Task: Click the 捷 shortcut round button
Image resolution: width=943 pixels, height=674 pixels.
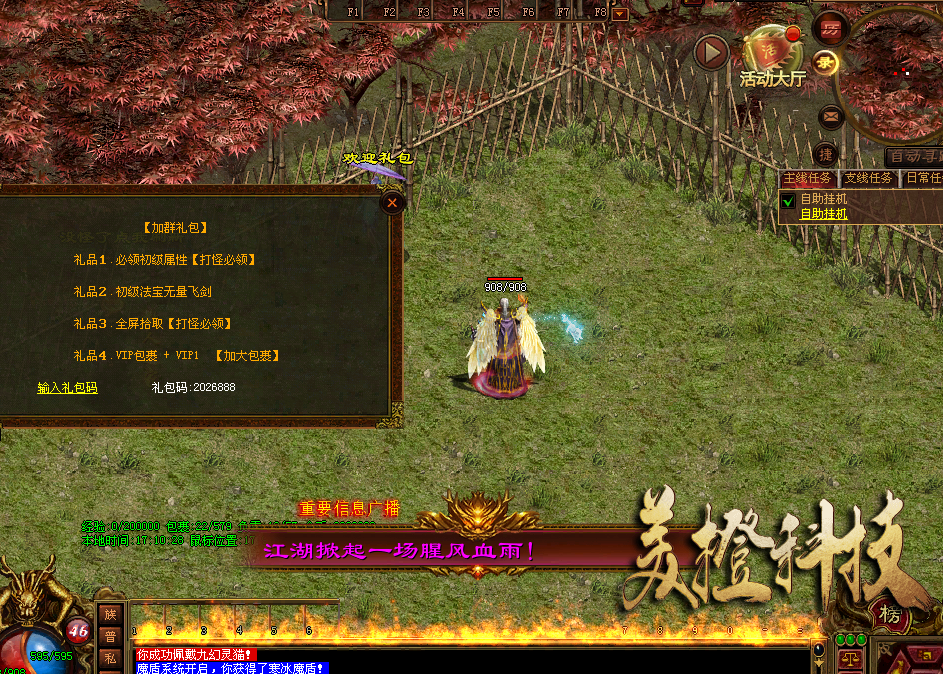Action: click(826, 155)
